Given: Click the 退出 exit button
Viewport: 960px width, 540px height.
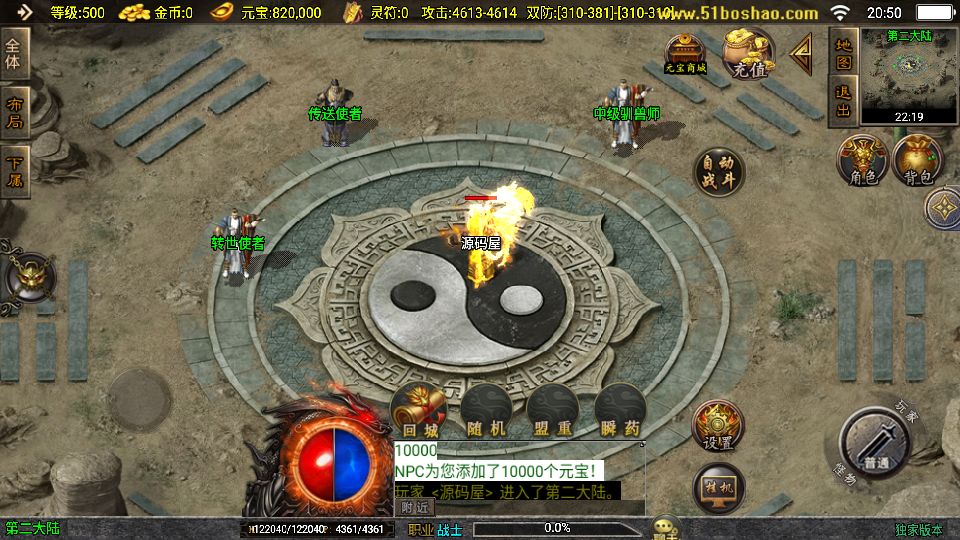Looking at the screenshot, I should [x=843, y=102].
